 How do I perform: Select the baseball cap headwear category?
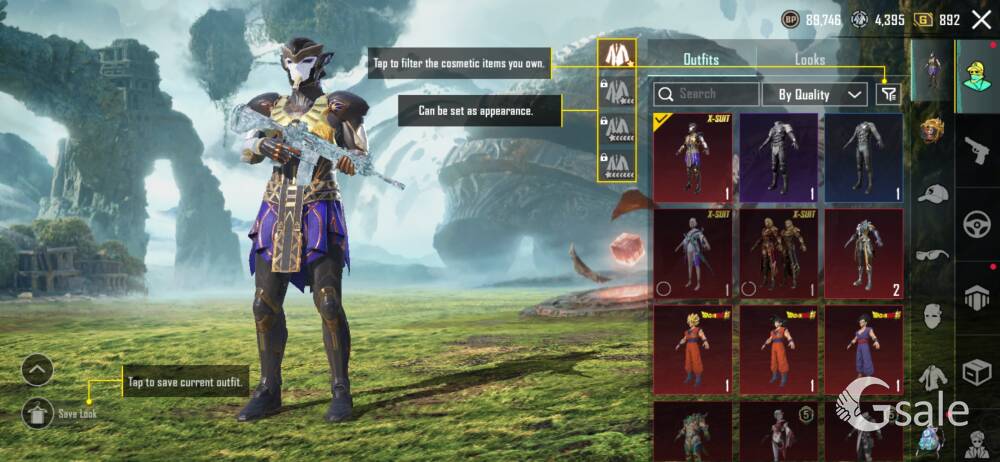click(x=932, y=192)
